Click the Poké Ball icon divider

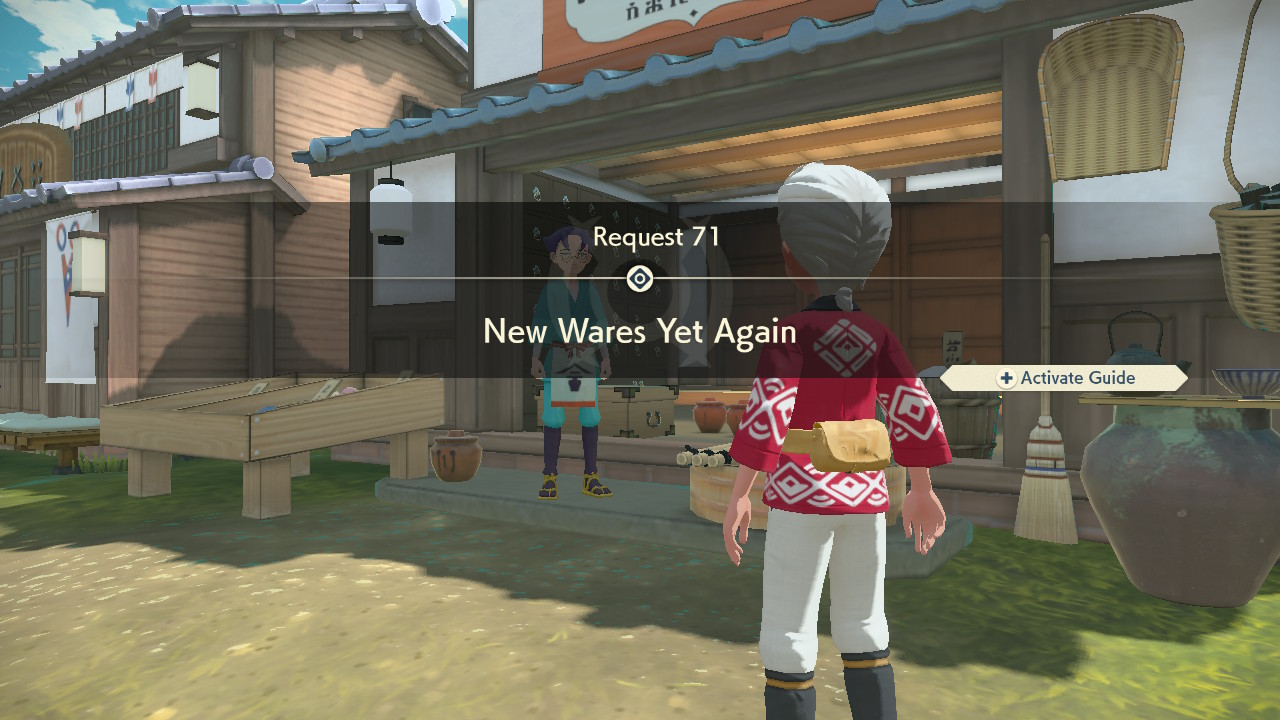point(640,277)
